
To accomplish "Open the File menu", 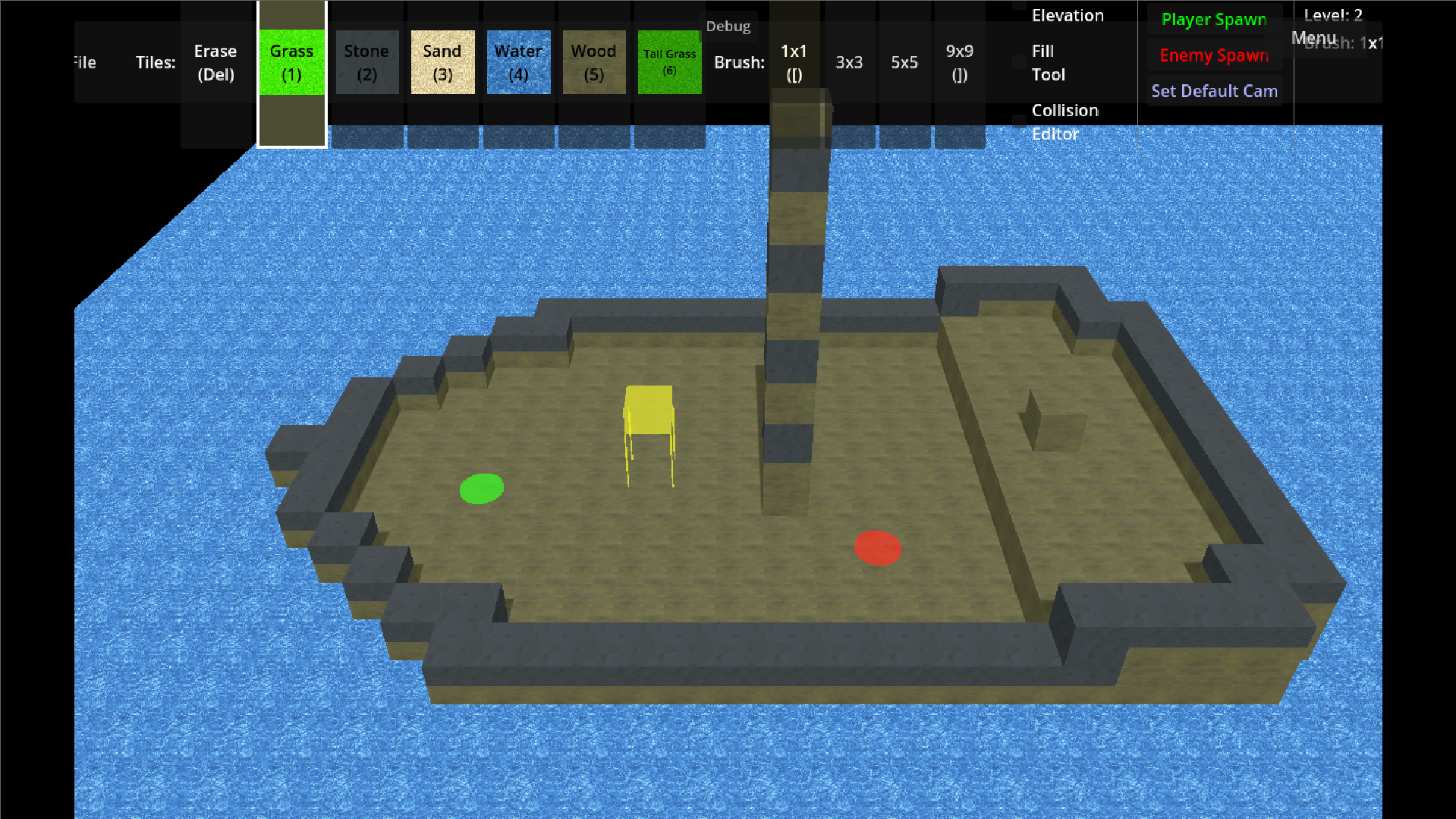I will [x=83, y=62].
